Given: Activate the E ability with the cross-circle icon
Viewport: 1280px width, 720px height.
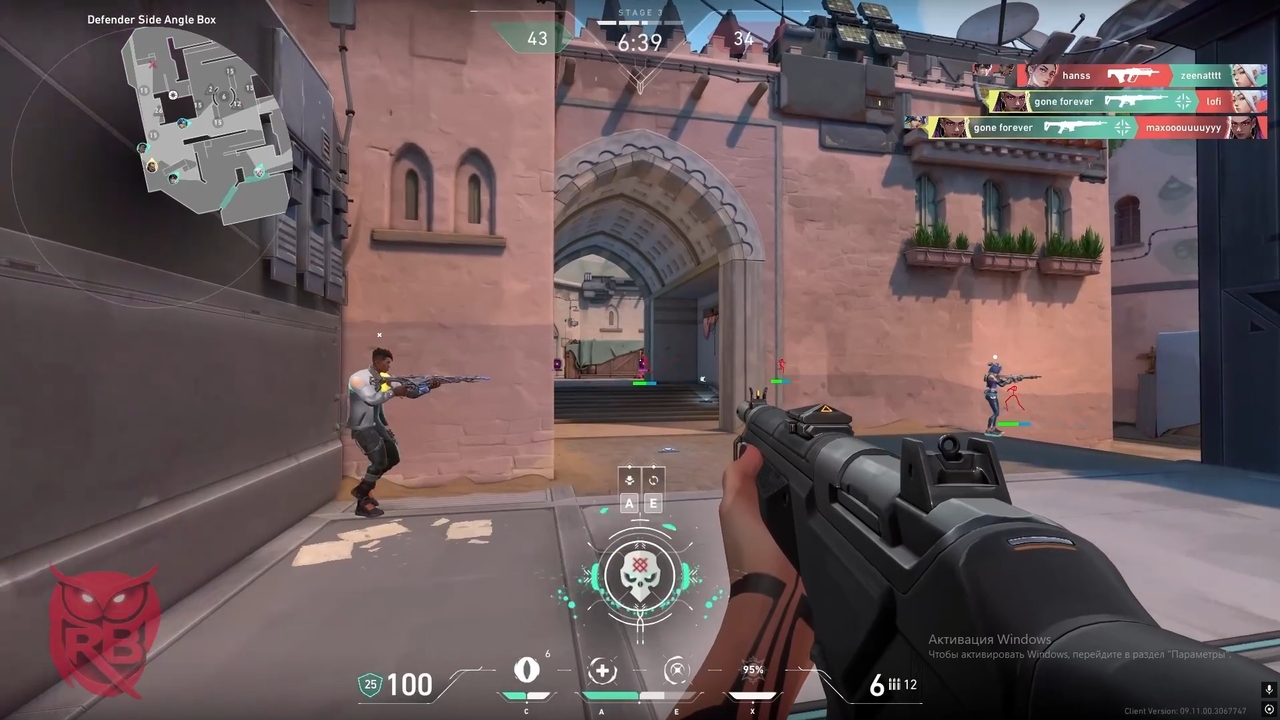Looking at the screenshot, I should click(677, 672).
